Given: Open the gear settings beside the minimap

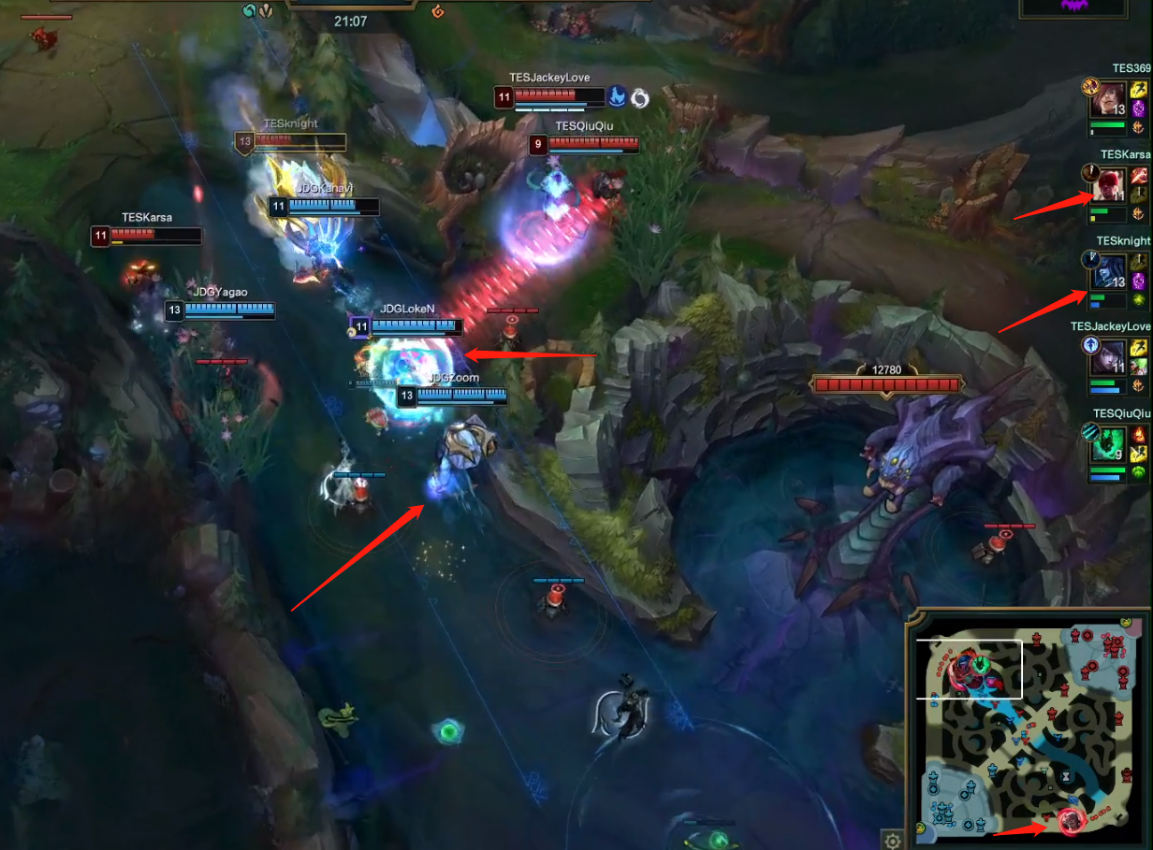Looking at the screenshot, I should coord(892,839).
